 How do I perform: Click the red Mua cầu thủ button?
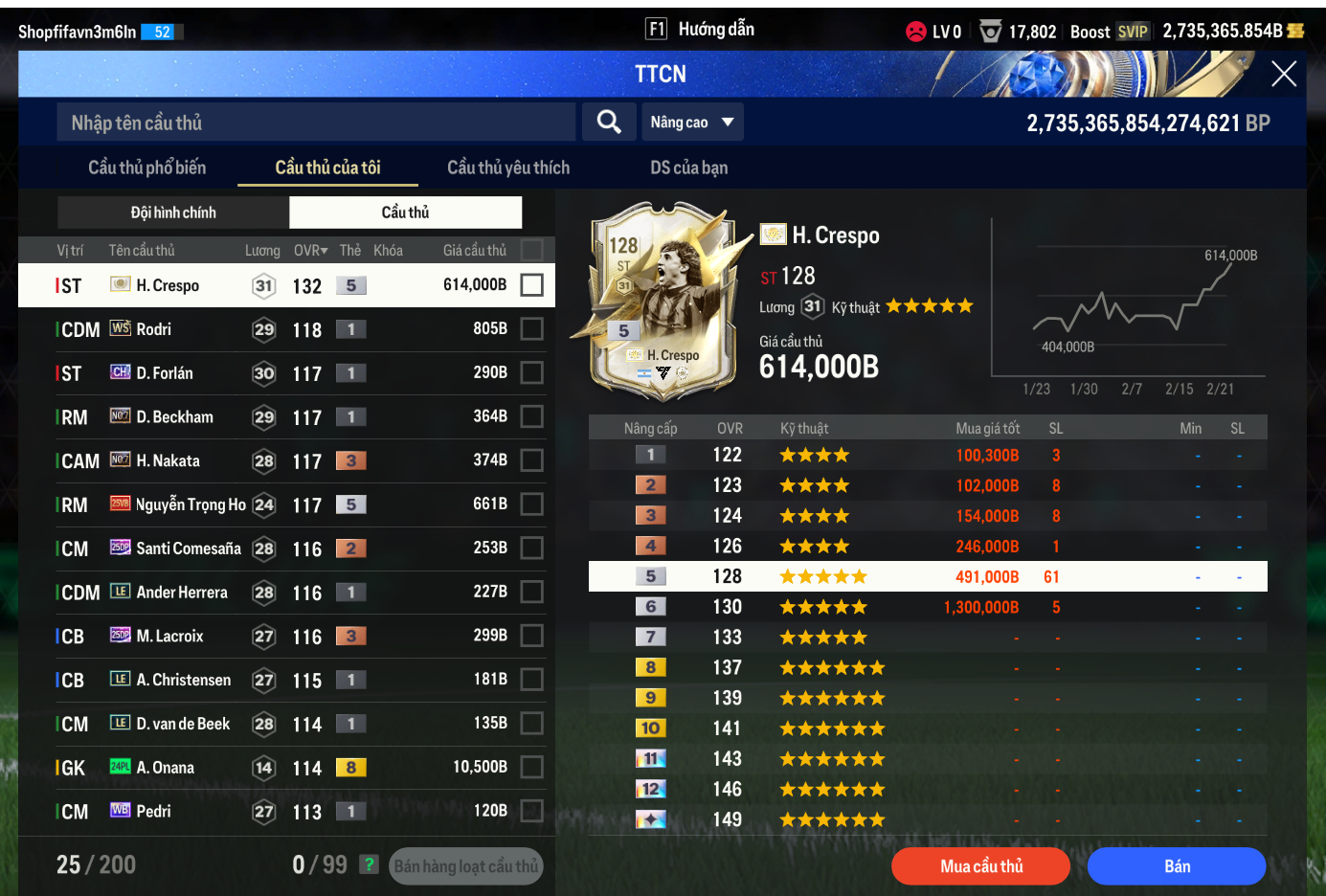pyautogui.click(x=980, y=866)
